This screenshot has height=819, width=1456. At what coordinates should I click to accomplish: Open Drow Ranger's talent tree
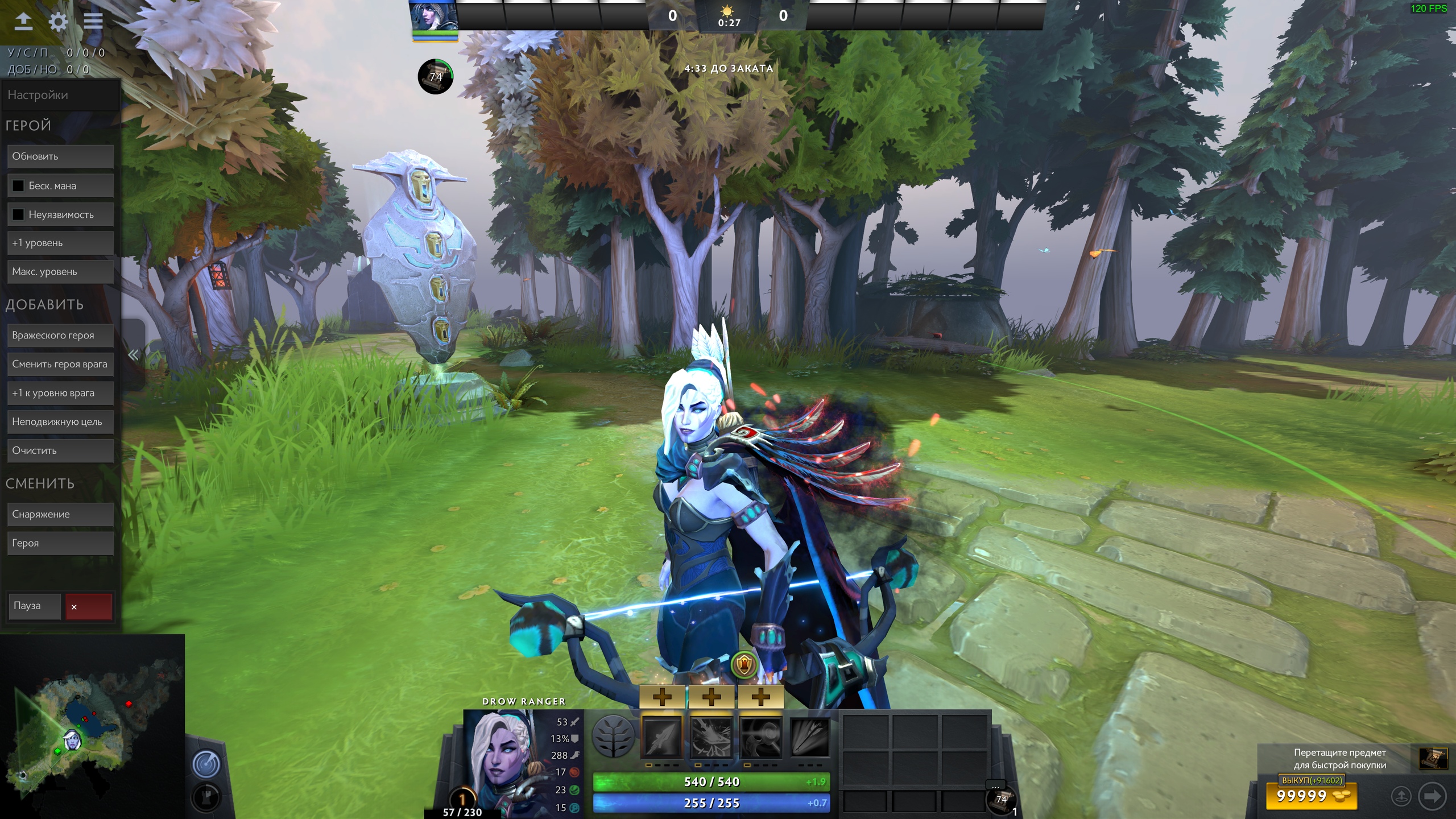(613, 736)
